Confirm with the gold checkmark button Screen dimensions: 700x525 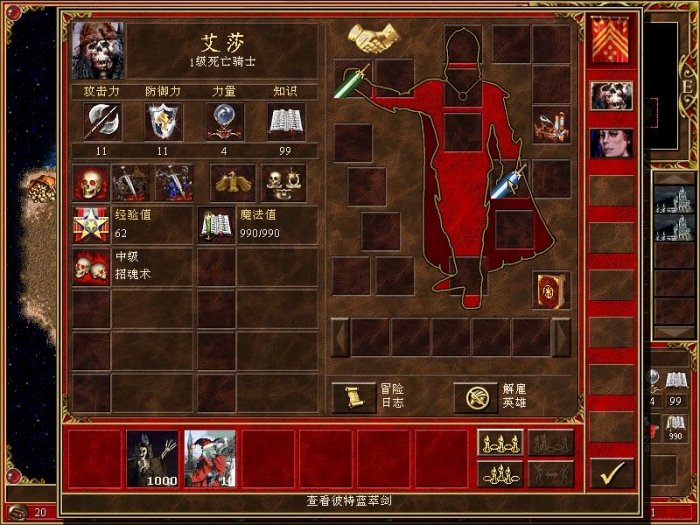(x=611, y=472)
